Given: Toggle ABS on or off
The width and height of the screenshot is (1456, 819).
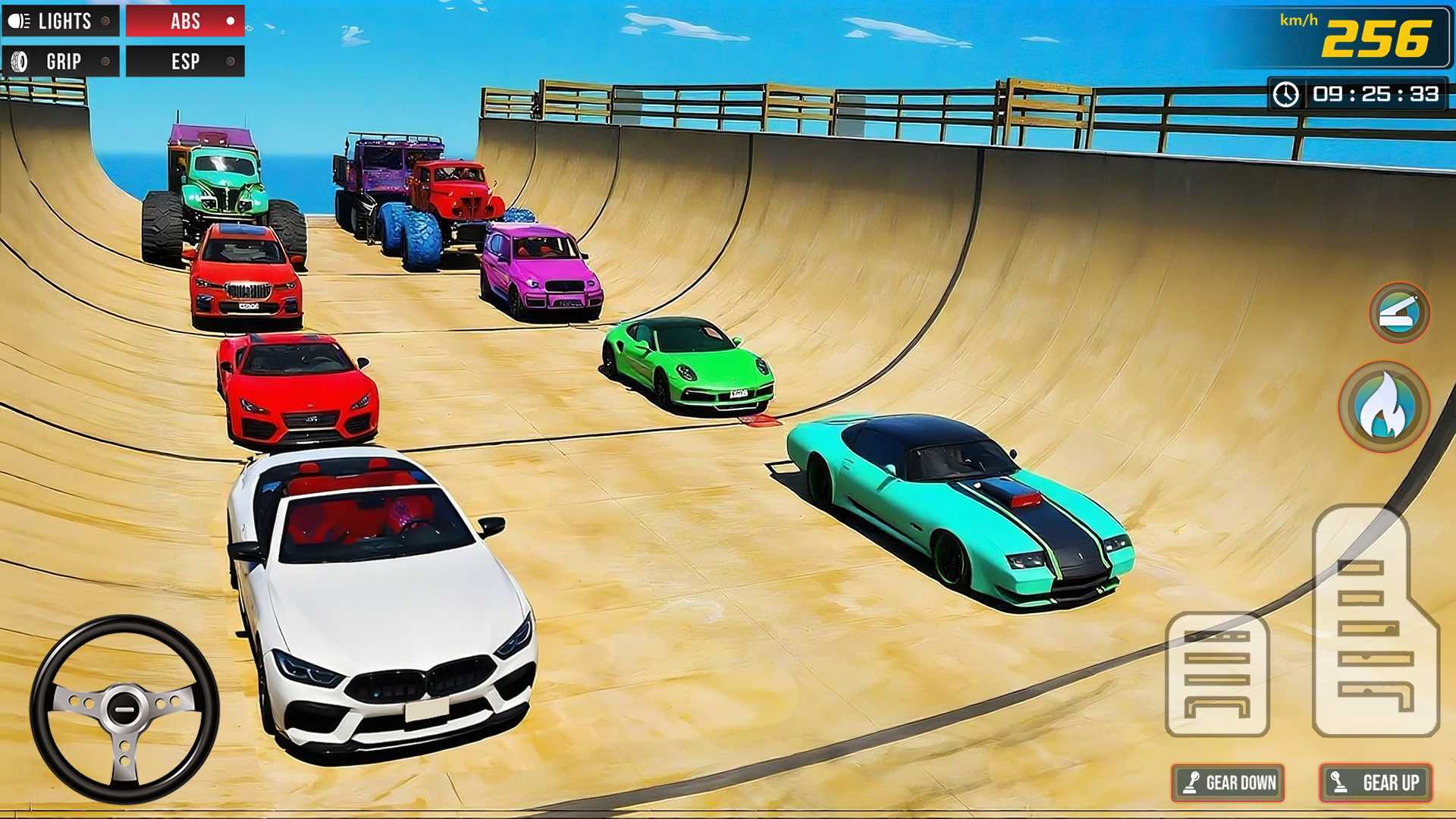Looking at the screenshot, I should [x=184, y=21].
